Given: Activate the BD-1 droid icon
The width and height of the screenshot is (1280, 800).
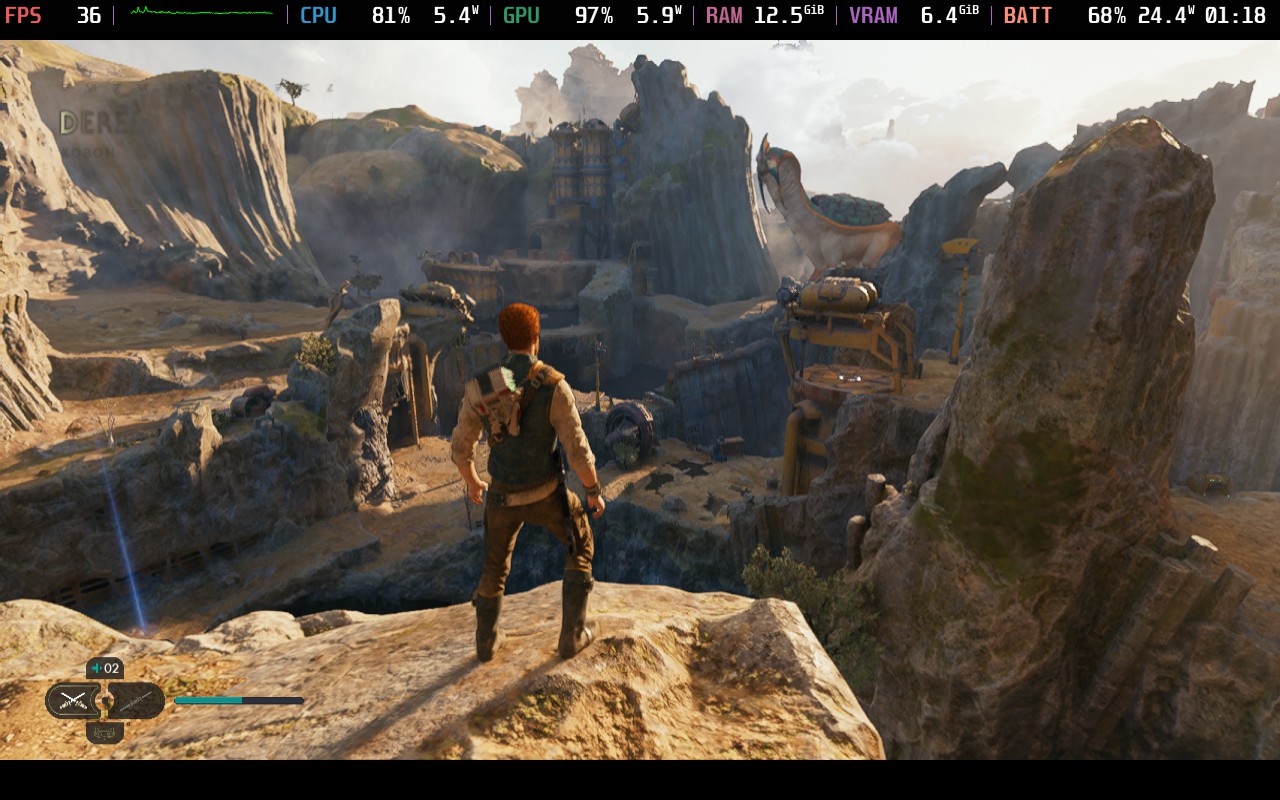Looking at the screenshot, I should (x=105, y=733).
